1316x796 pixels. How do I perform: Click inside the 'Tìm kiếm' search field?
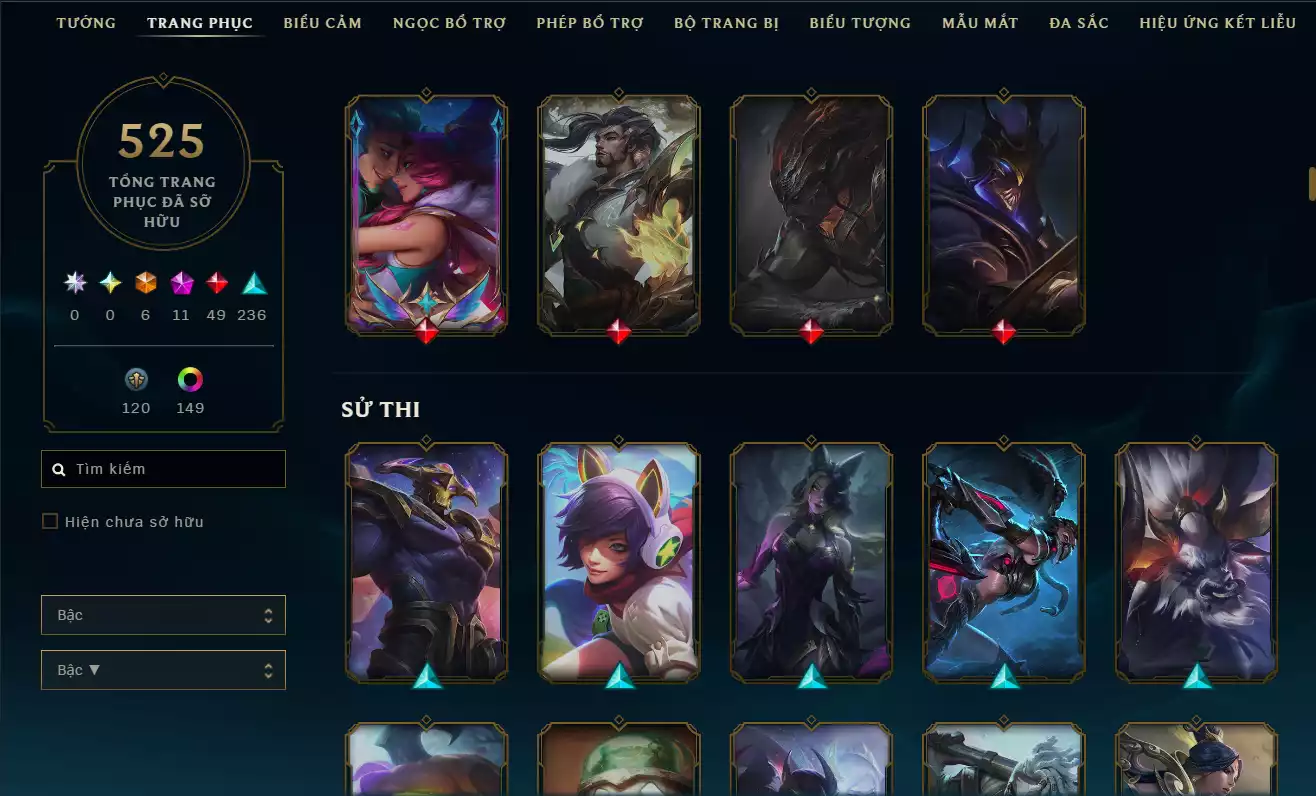163,468
